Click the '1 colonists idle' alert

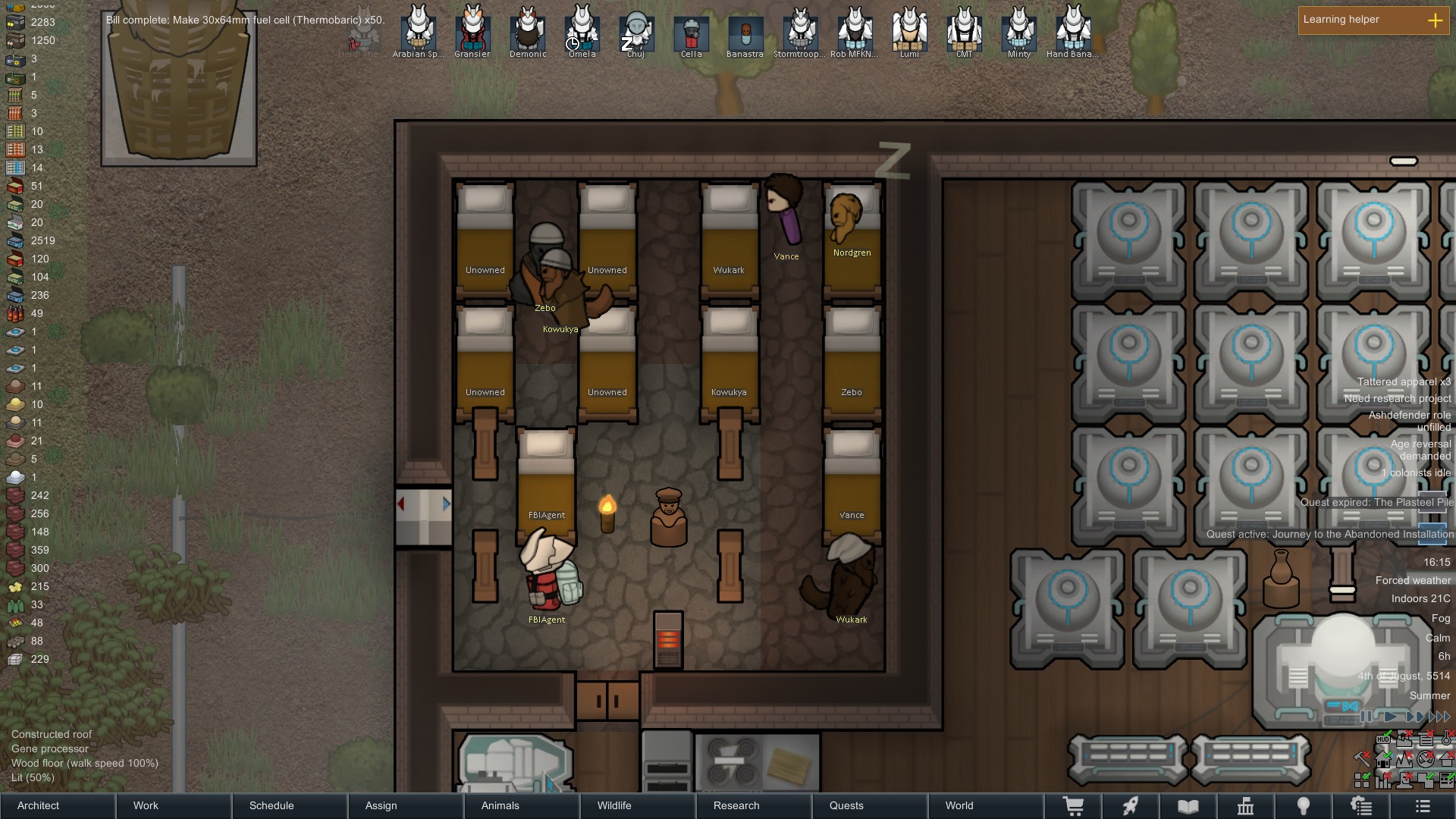(1417, 472)
